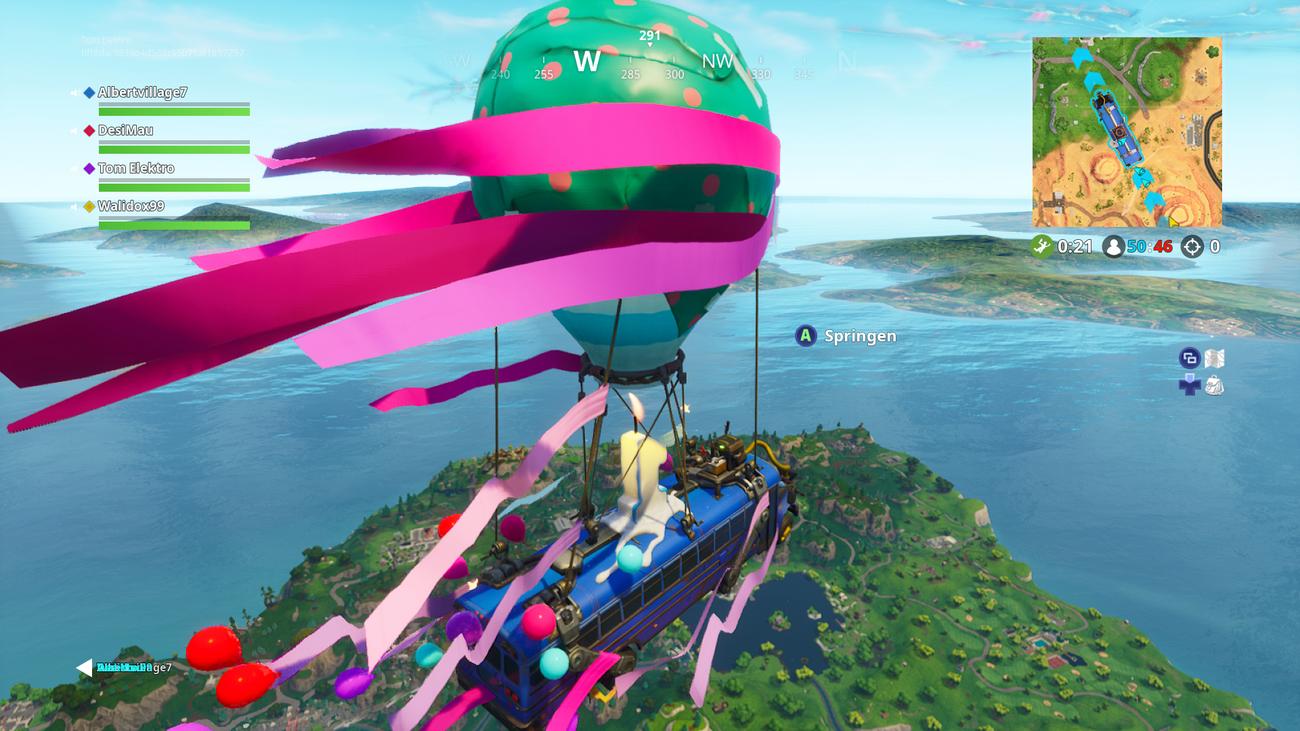1300x731 pixels.
Task: Select squad member Albertvillage7
Action: coord(142,93)
